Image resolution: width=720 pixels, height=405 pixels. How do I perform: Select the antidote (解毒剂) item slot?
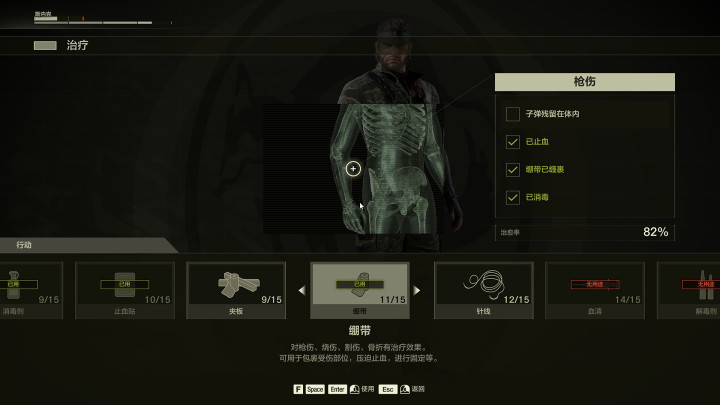[x=690, y=290]
